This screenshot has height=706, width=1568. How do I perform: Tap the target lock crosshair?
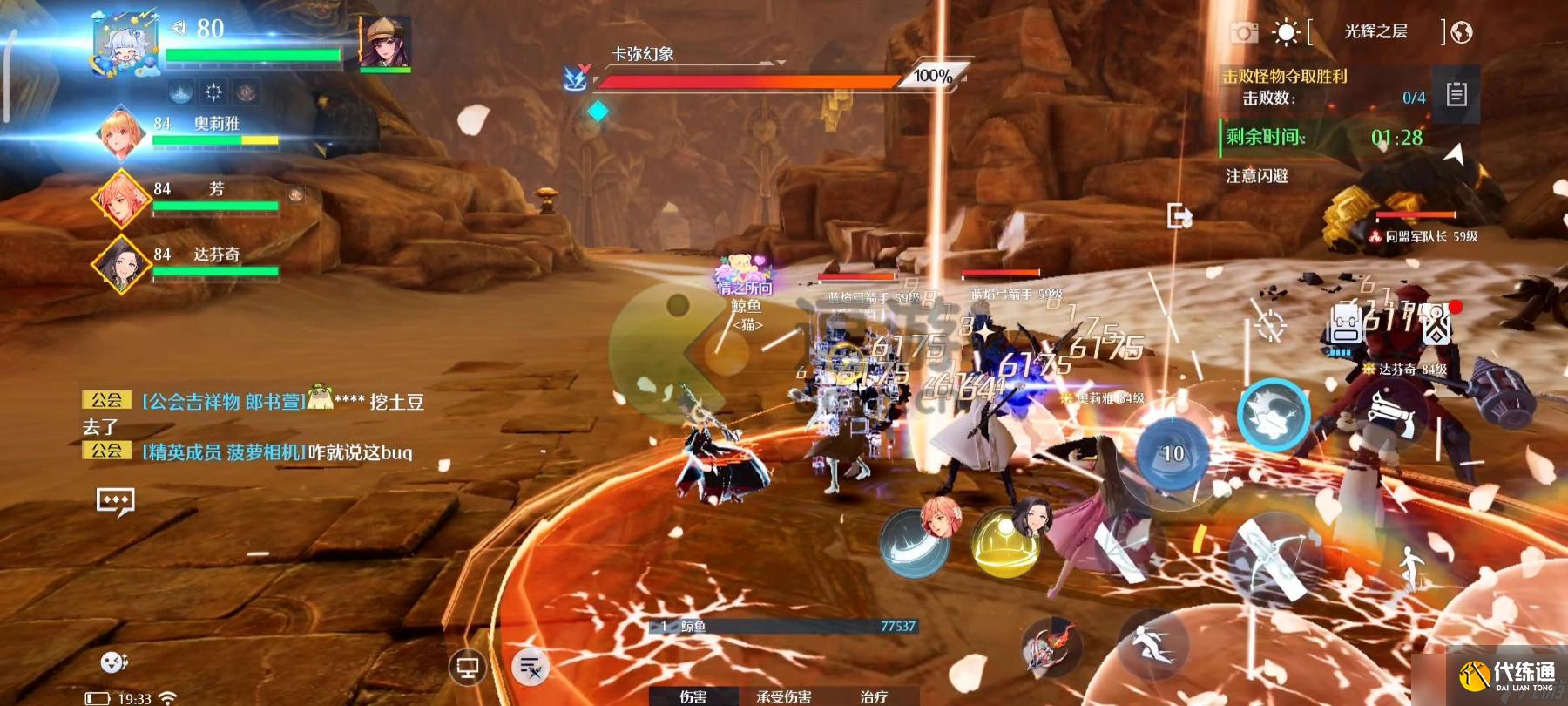pos(1270,325)
